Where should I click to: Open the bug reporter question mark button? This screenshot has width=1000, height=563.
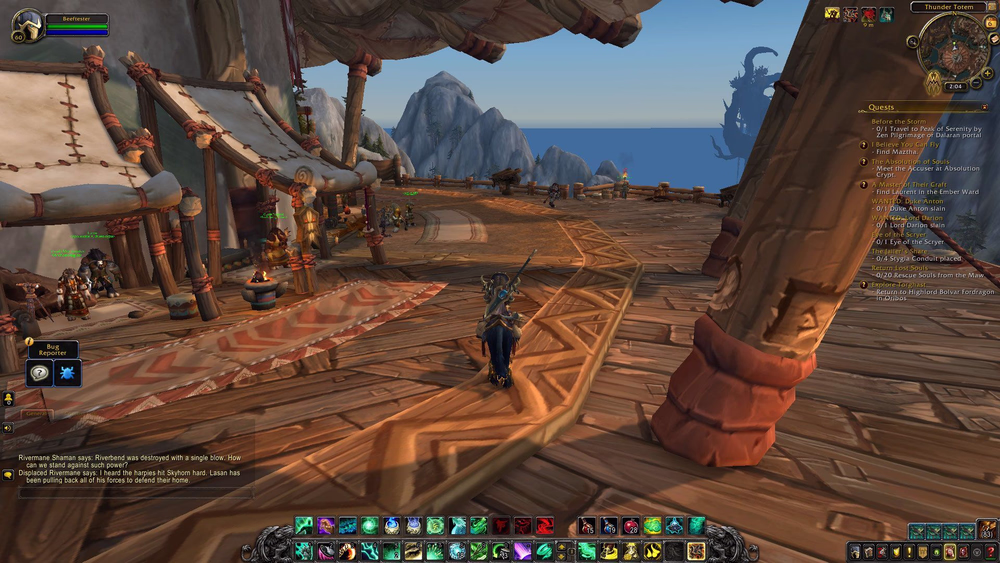pyautogui.click(x=39, y=373)
